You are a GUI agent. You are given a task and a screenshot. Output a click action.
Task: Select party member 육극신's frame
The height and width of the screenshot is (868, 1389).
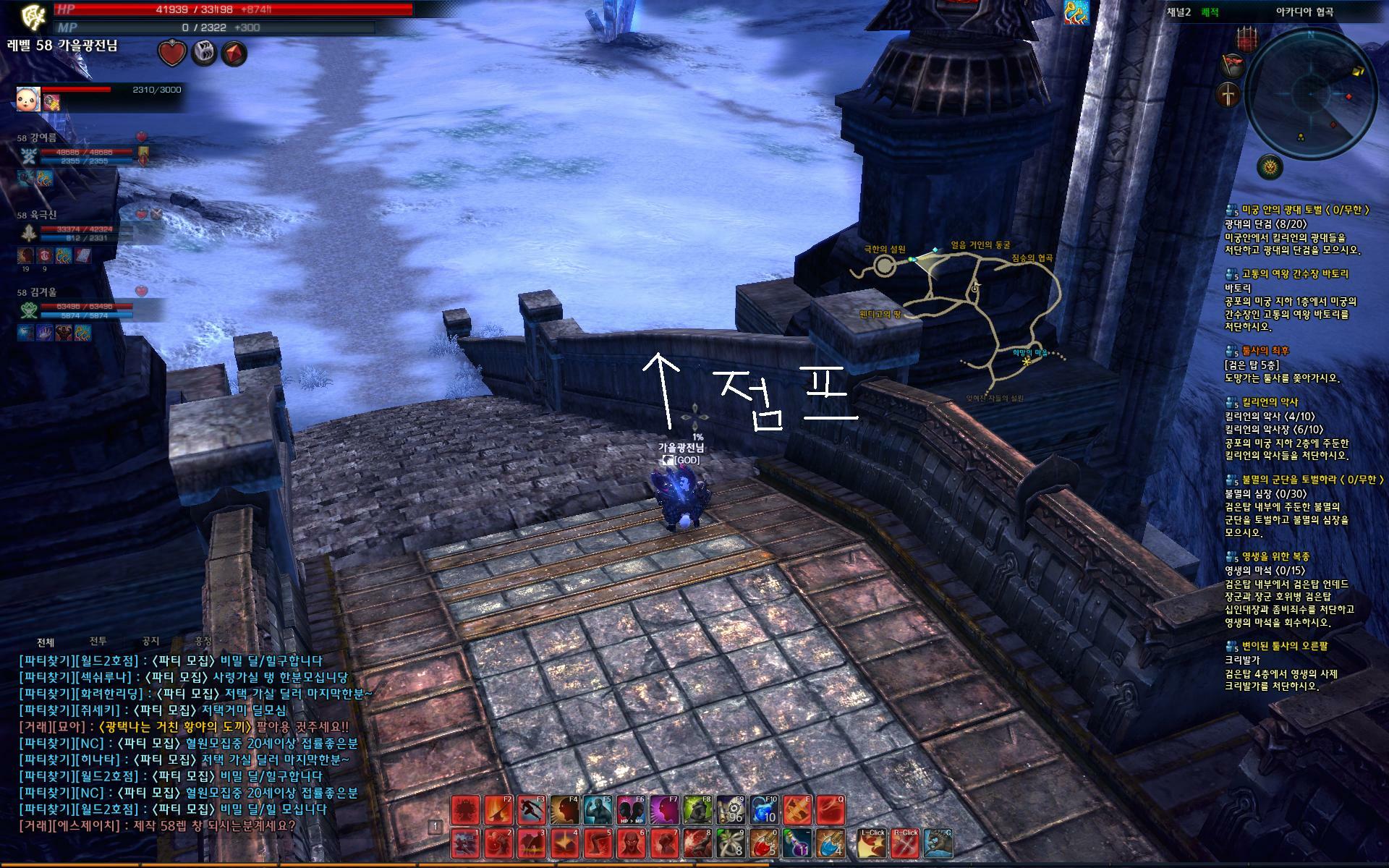click(x=80, y=232)
